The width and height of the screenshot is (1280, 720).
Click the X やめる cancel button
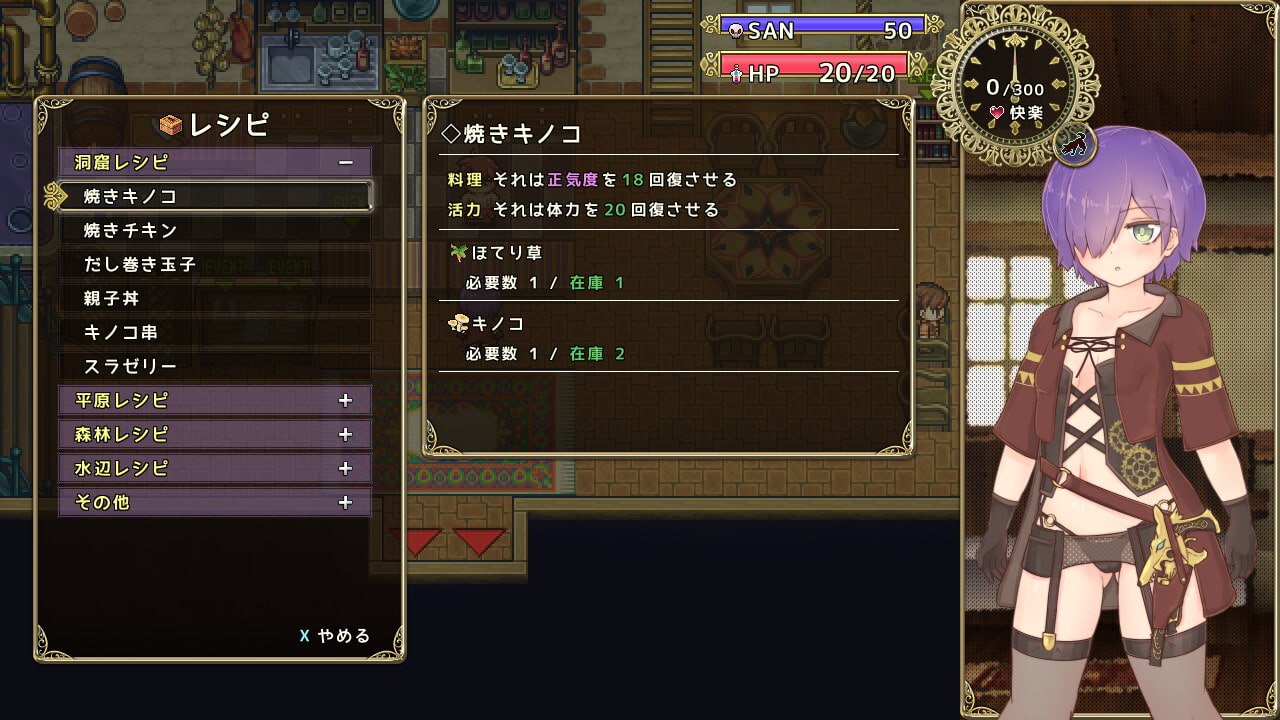tap(335, 635)
